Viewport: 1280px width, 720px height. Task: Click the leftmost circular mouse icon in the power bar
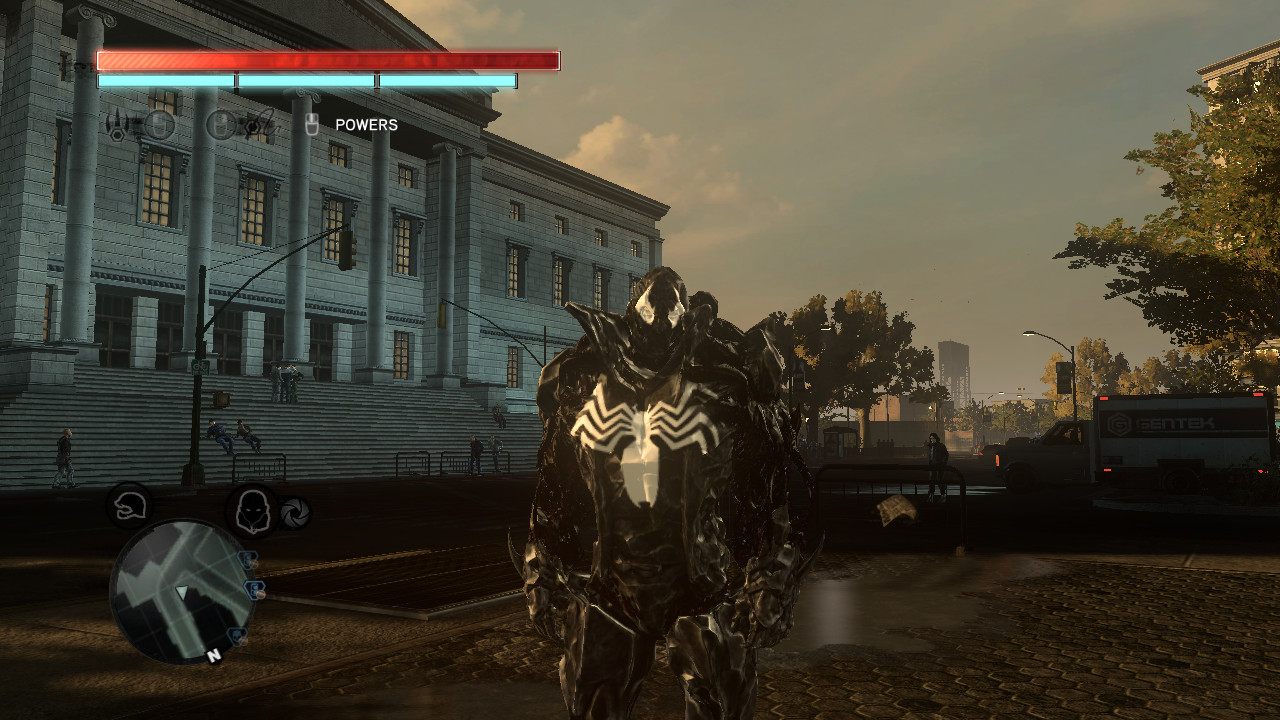click(x=158, y=124)
